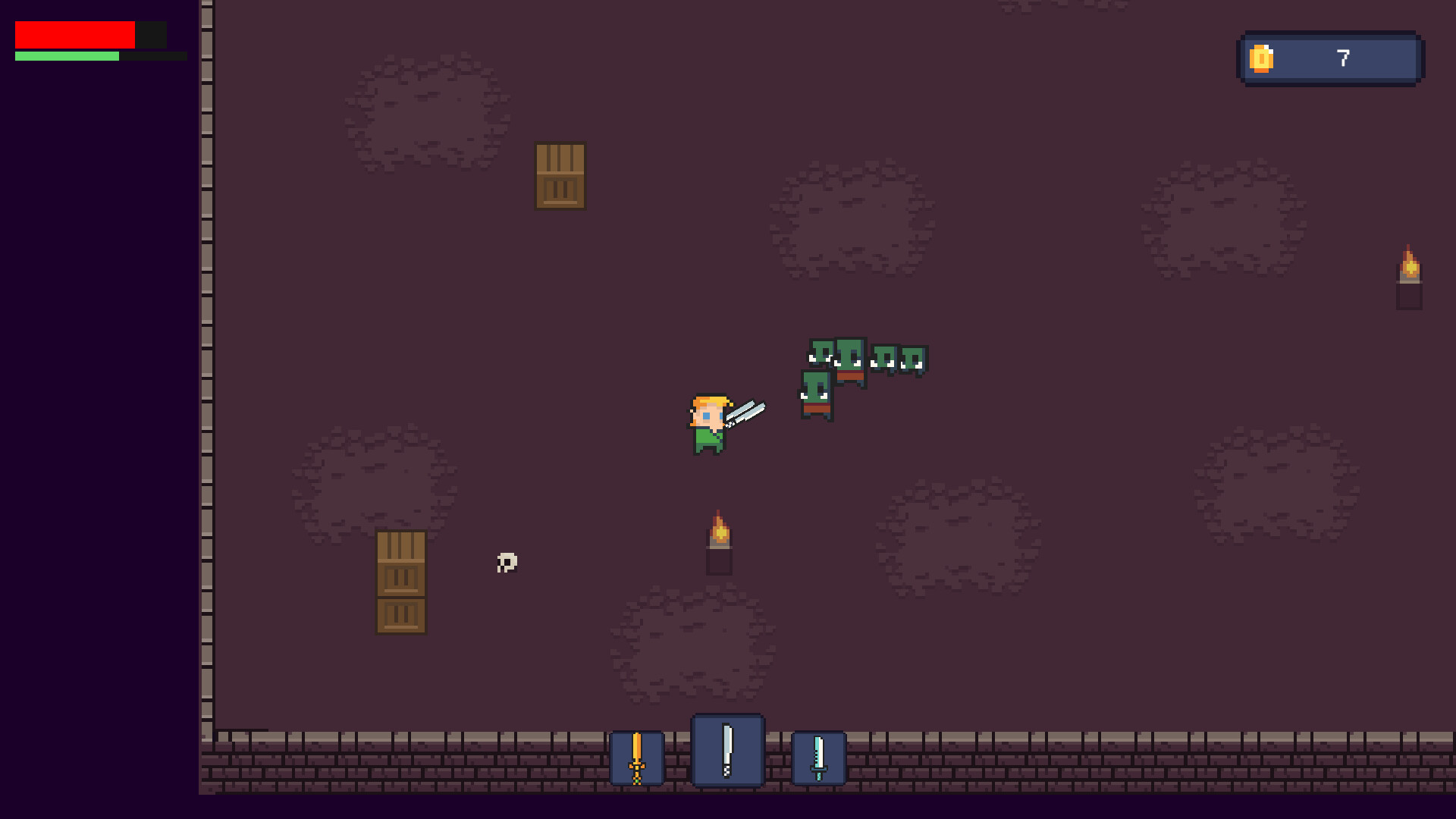The width and height of the screenshot is (1456, 819).
Task: Click the skull lying on the dungeon floor
Action: (506, 563)
